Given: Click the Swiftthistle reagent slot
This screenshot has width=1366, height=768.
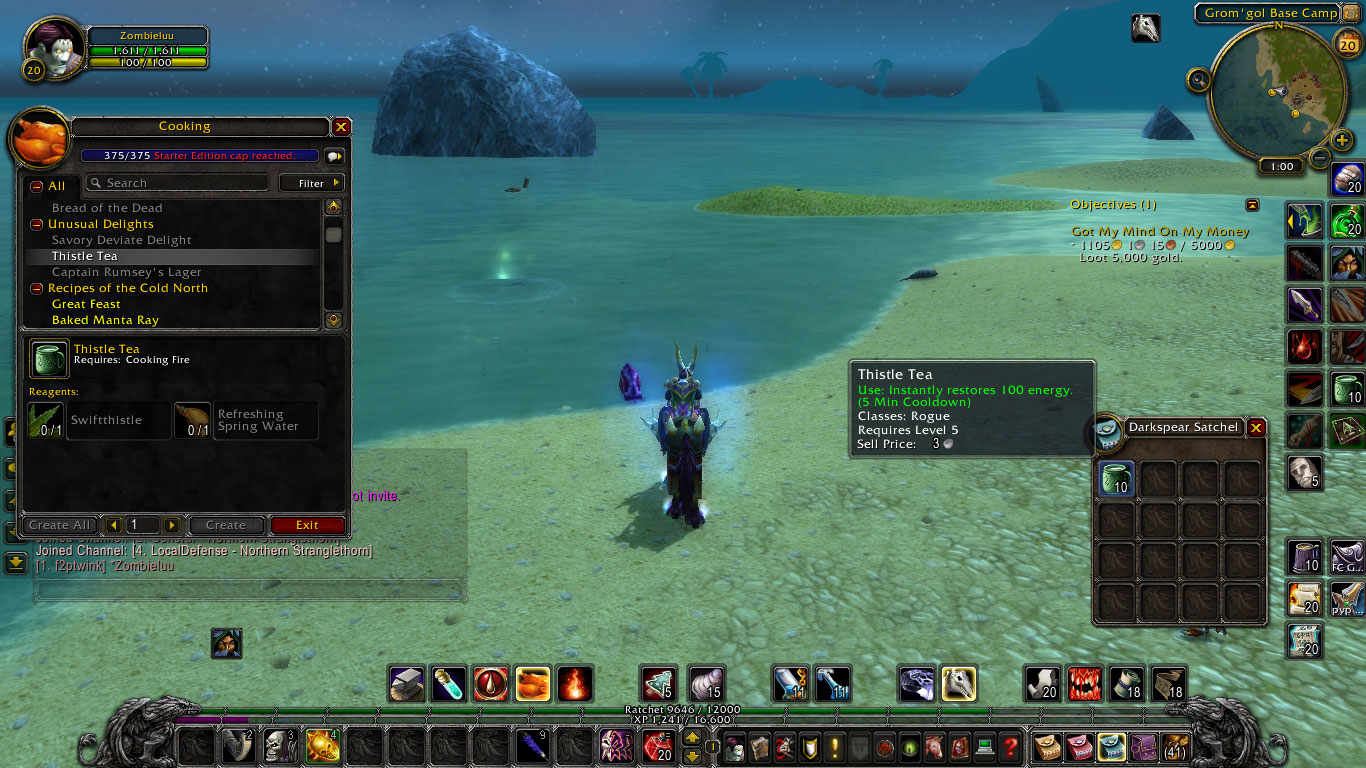Looking at the screenshot, I should [x=46, y=420].
